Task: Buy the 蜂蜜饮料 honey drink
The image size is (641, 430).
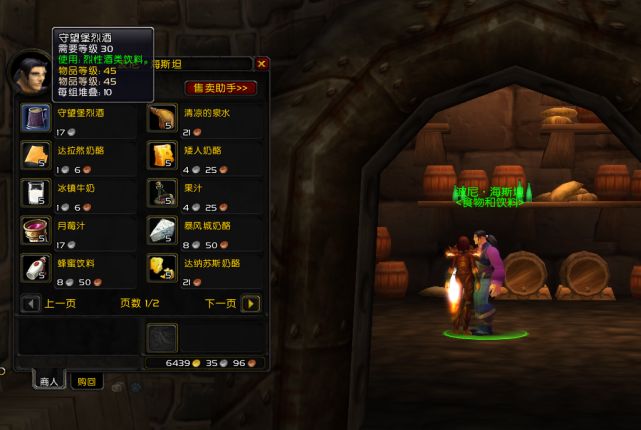Action: 34,266
